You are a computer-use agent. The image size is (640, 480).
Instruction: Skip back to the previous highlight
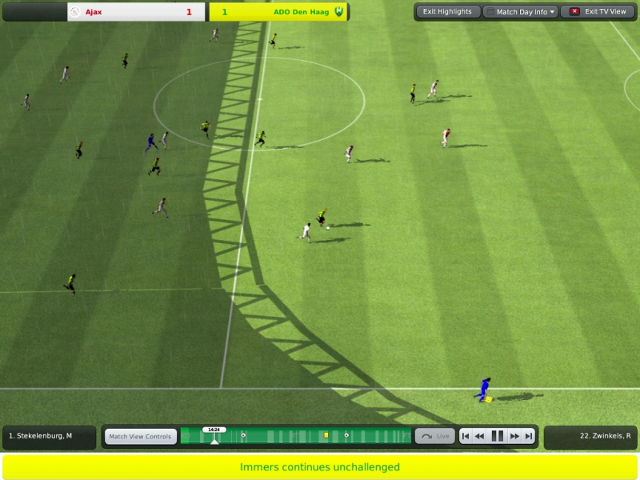click(x=466, y=436)
